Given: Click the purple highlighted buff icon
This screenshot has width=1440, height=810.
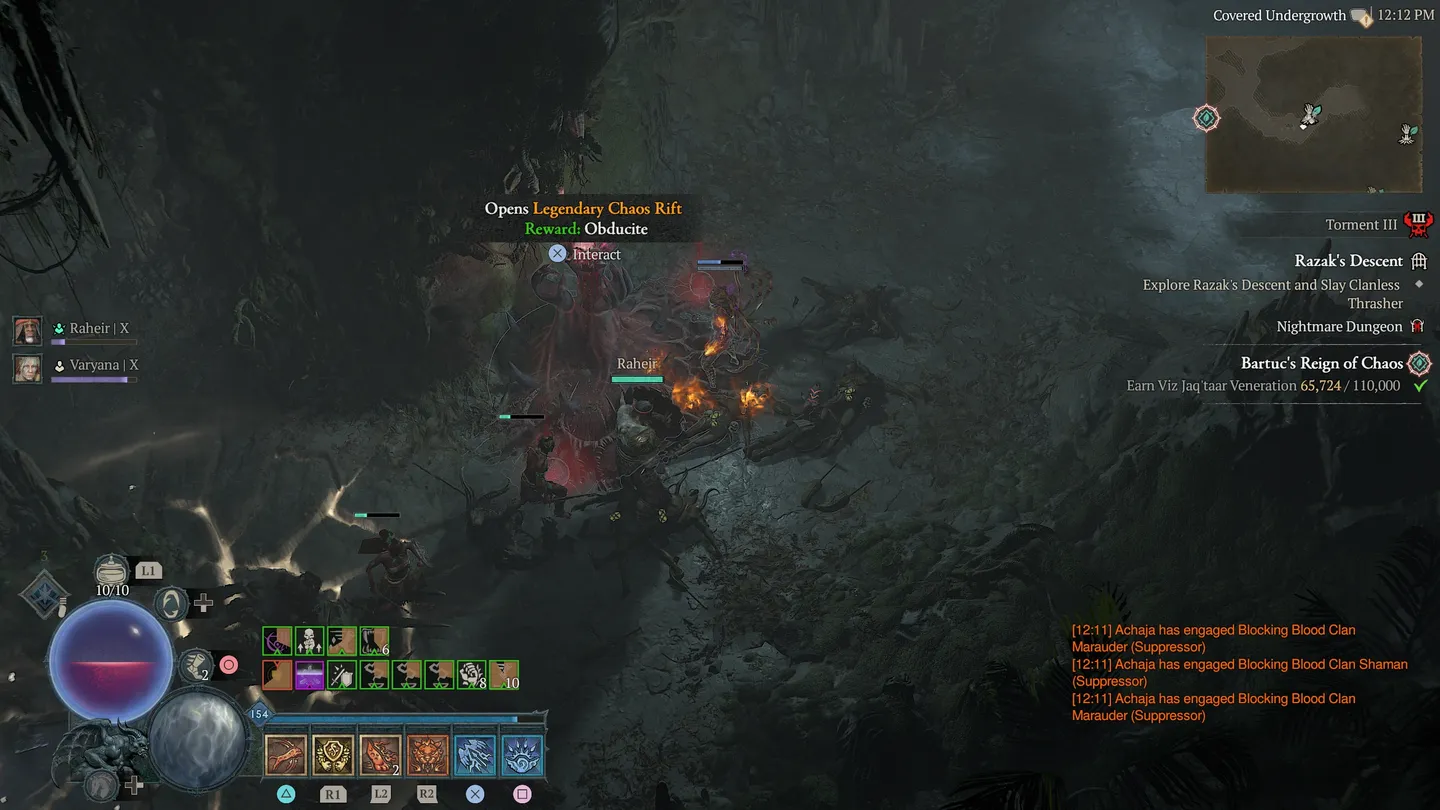Looking at the screenshot, I should tap(309, 675).
